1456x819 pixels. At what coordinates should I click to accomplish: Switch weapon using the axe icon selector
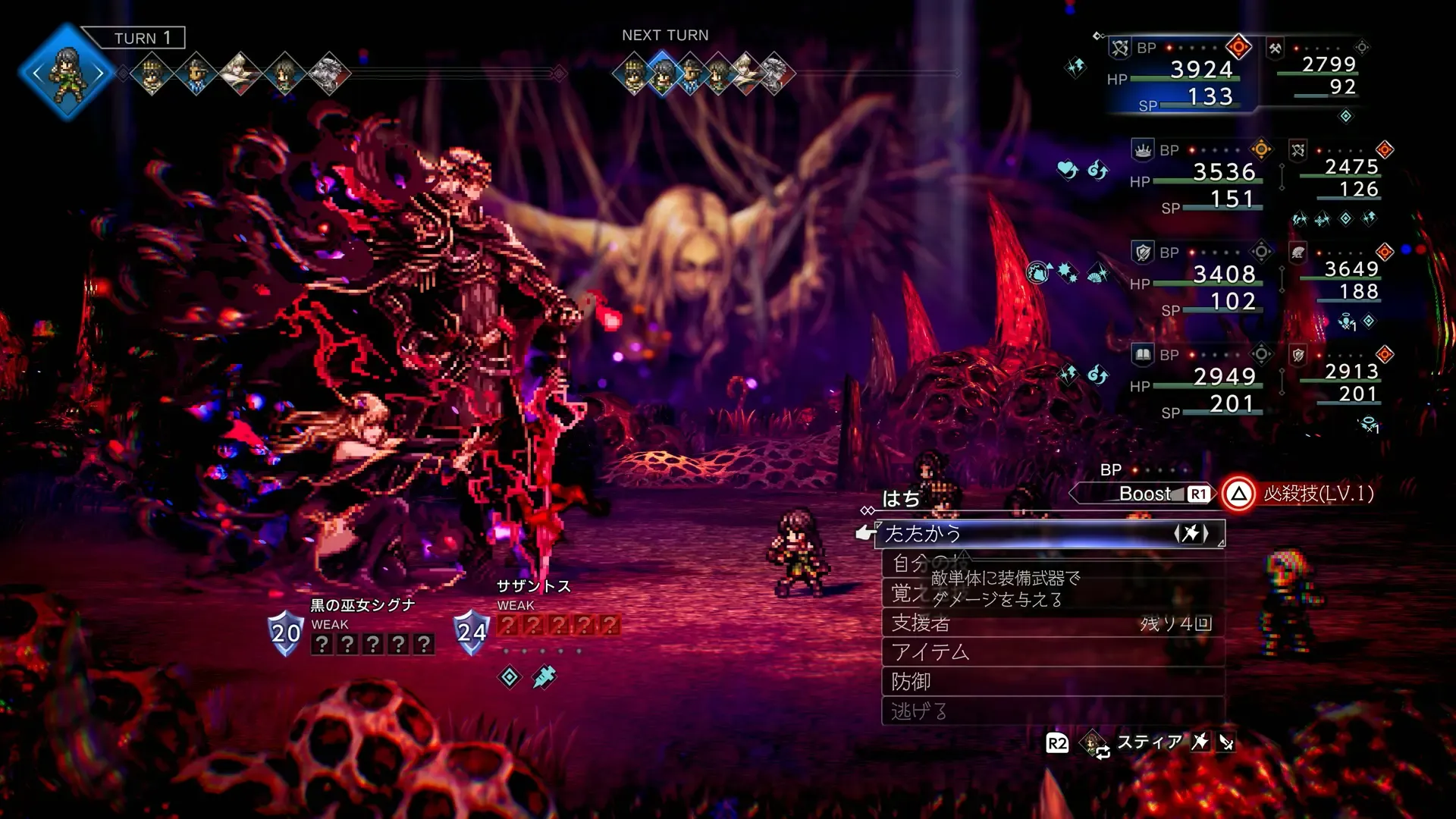pos(1191,533)
